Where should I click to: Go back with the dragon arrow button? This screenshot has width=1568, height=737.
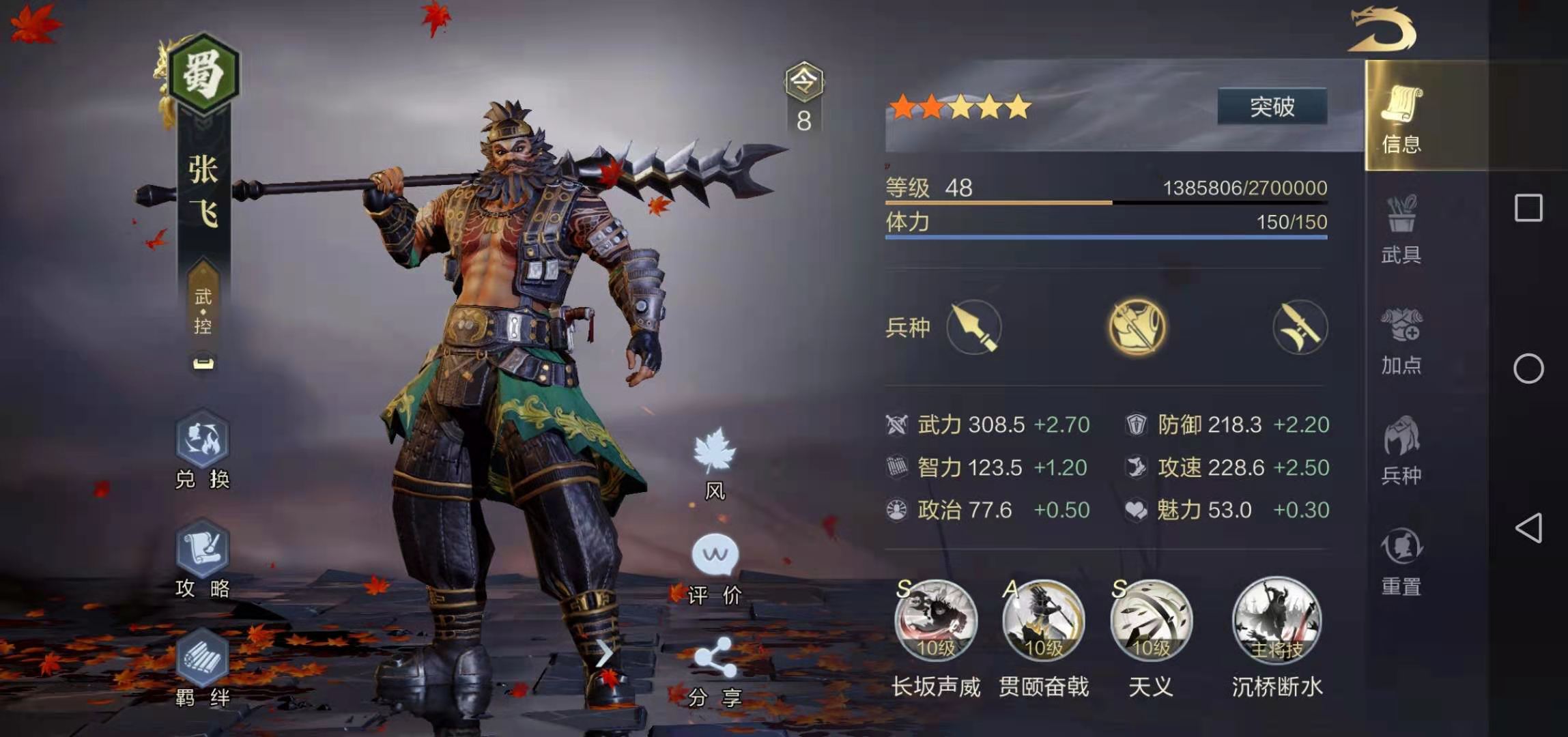1382,29
